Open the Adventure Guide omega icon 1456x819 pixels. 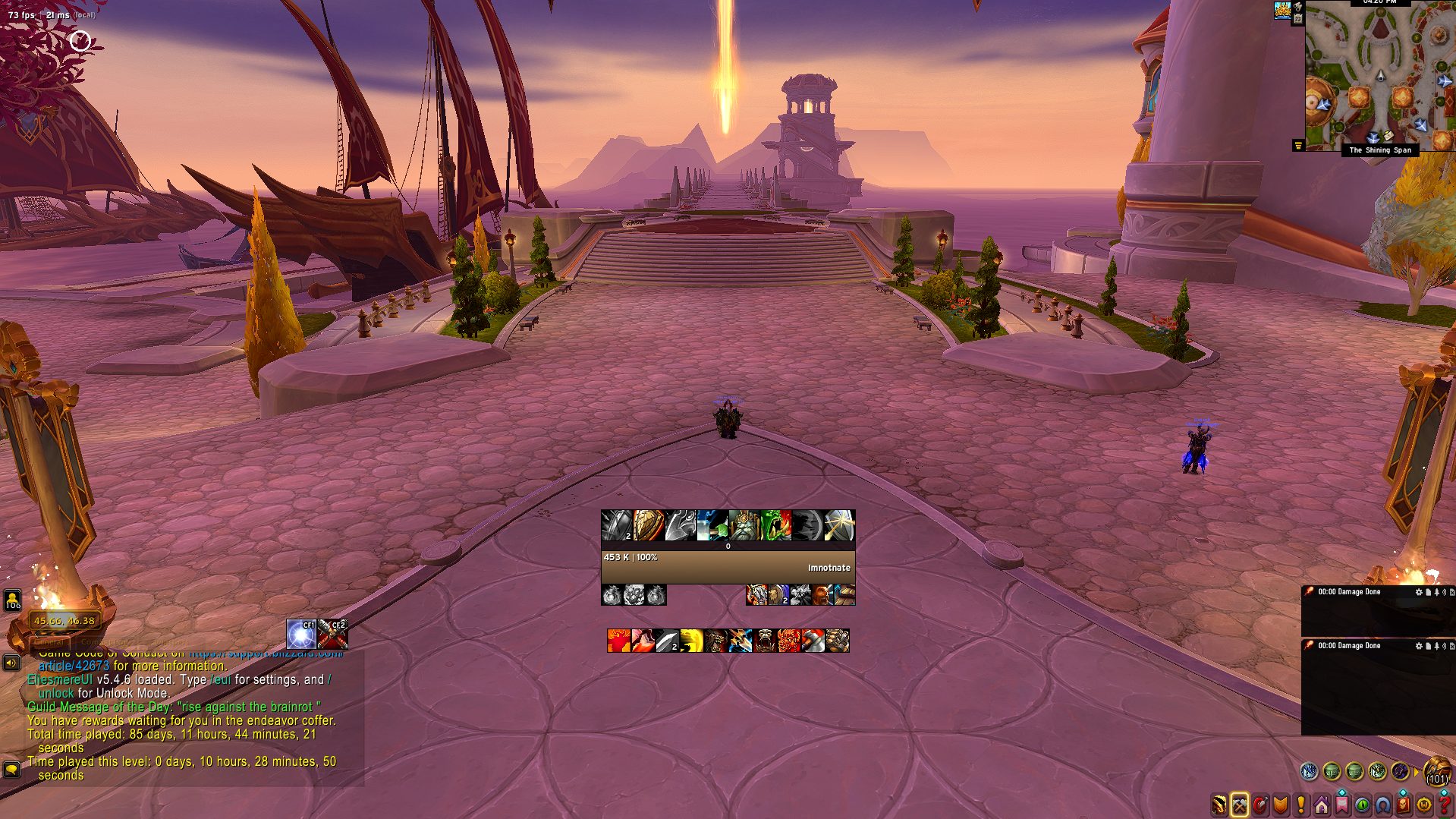(x=1382, y=805)
